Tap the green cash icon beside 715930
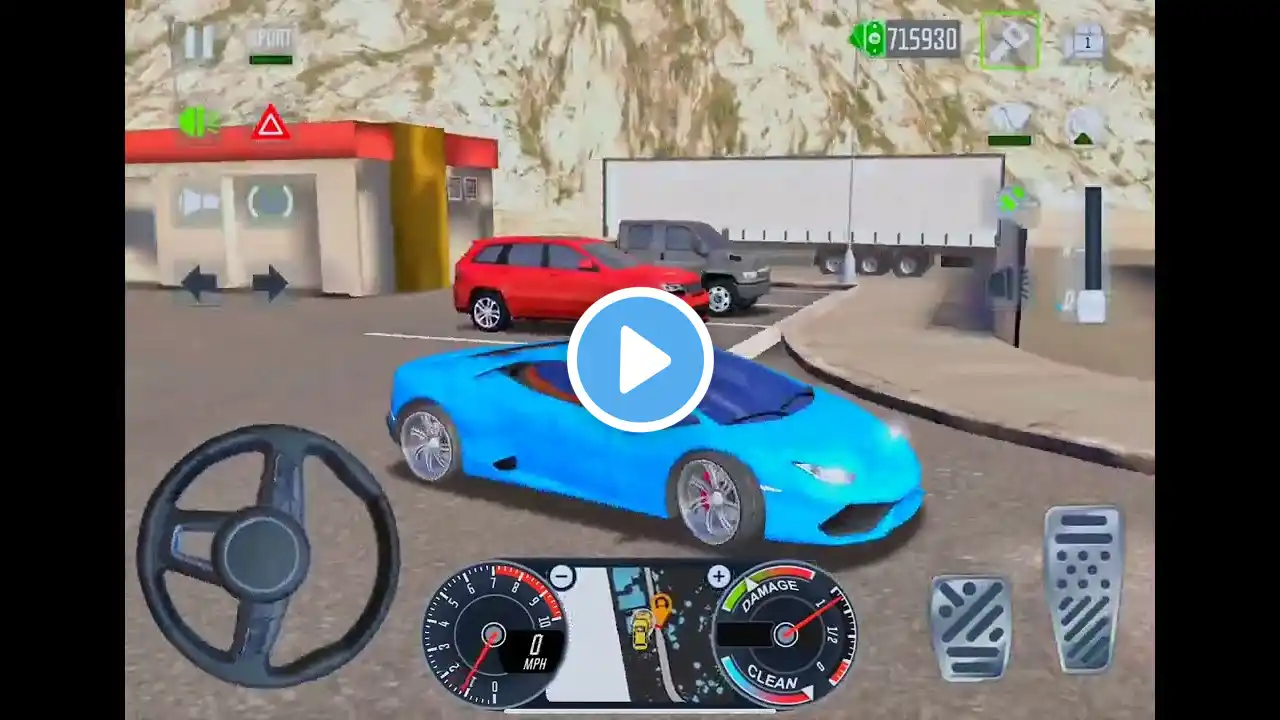 tap(868, 39)
